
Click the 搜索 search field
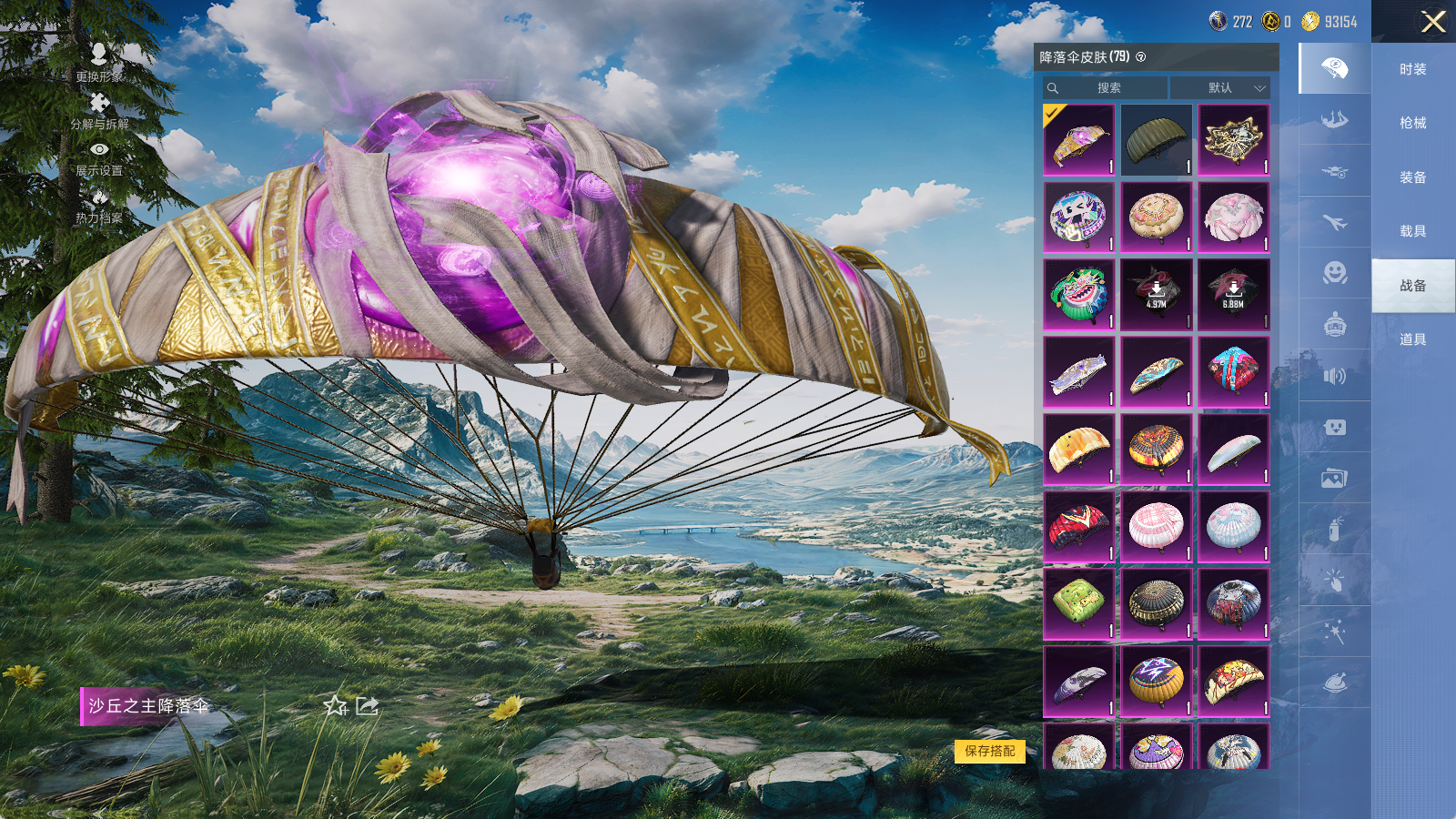(x=1107, y=88)
